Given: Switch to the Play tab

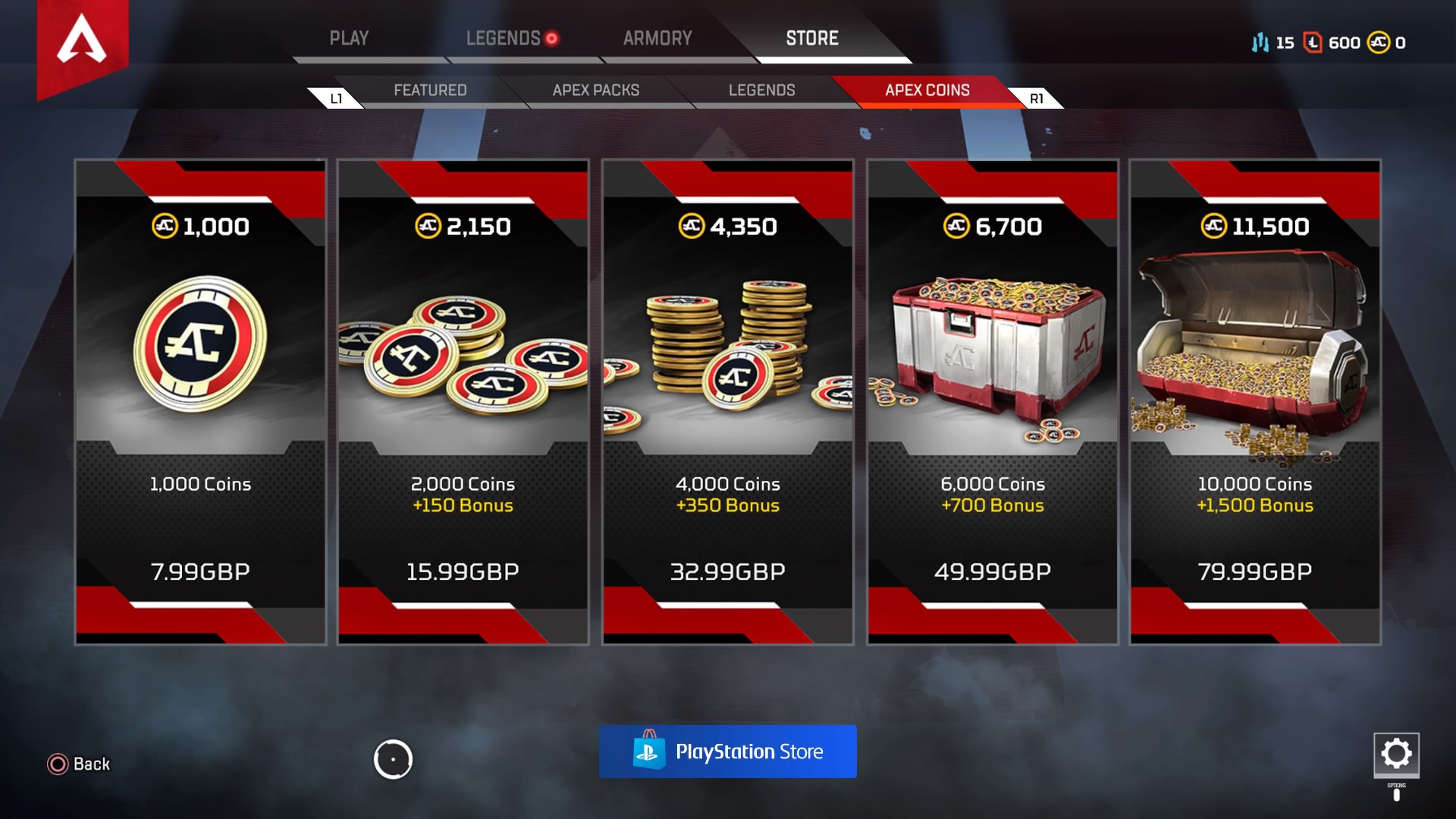Looking at the screenshot, I should [349, 39].
